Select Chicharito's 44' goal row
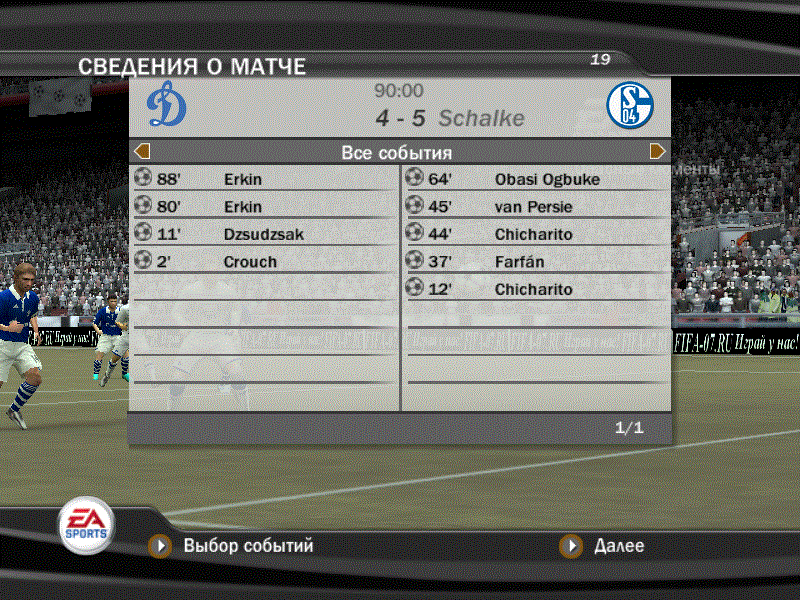Image resolution: width=800 pixels, height=614 pixels. point(536,235)
